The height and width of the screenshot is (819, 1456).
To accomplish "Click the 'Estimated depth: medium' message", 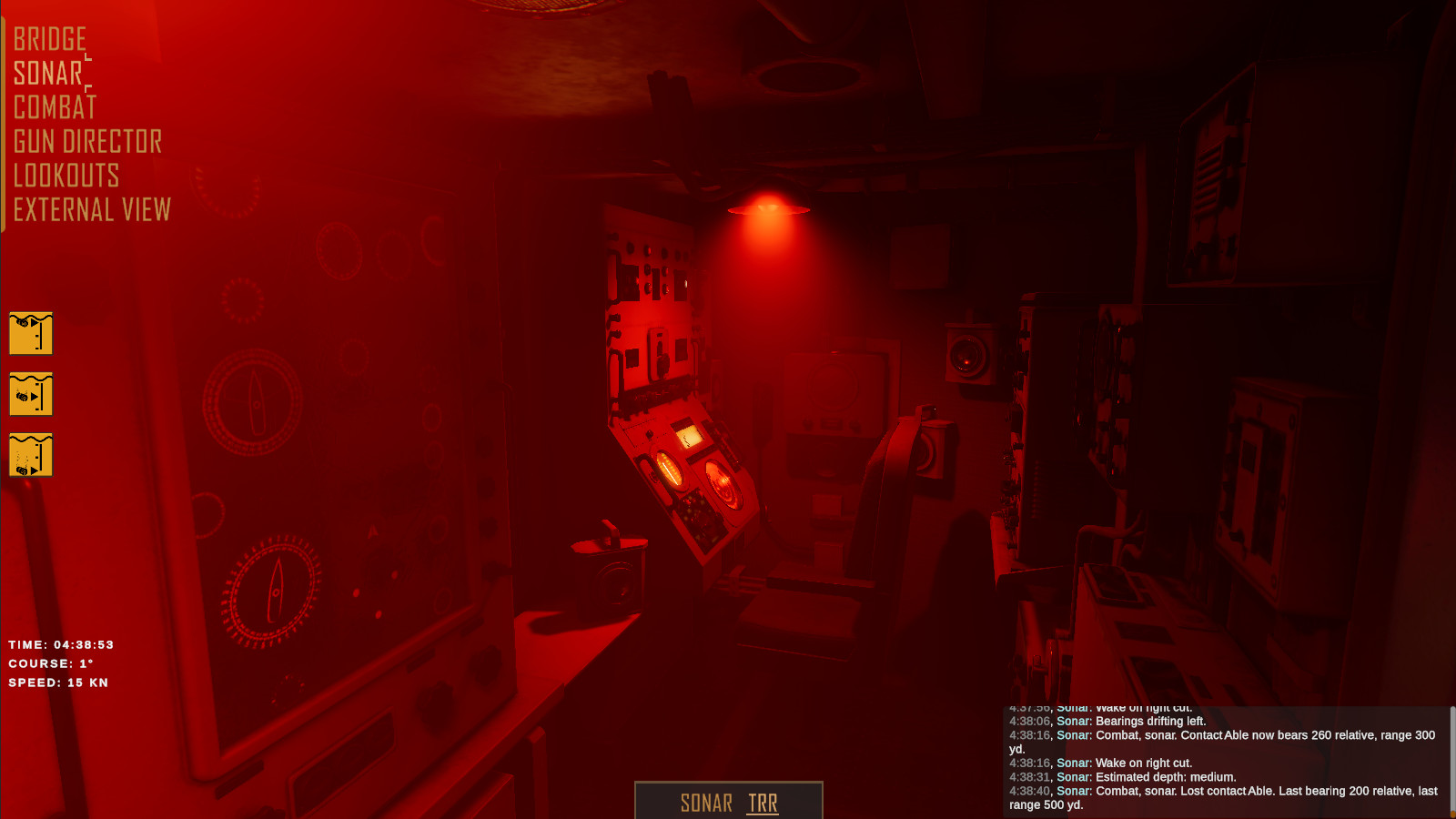I will (x=1124, y=776).
